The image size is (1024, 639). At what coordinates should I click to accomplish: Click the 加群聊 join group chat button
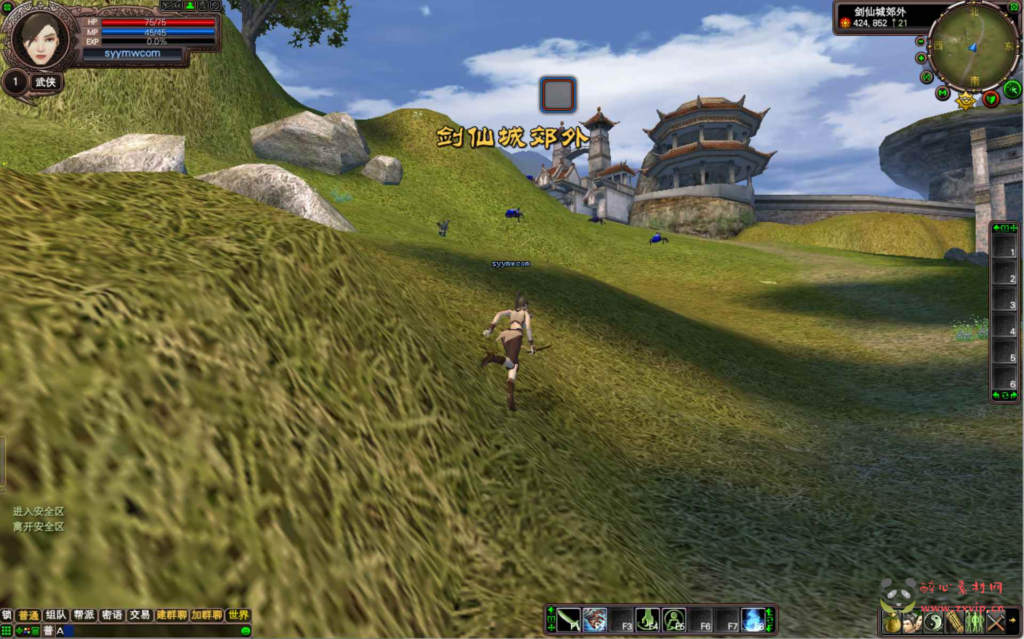[207, 615]
